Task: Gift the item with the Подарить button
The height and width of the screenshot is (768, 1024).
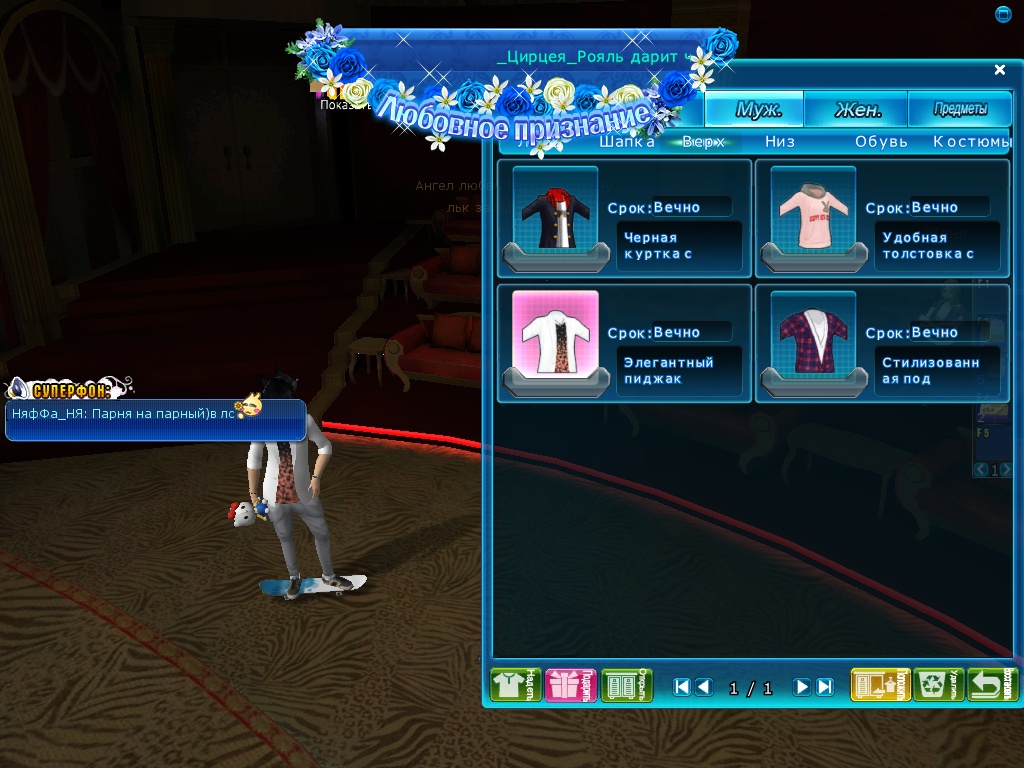Action: [571, 685]
